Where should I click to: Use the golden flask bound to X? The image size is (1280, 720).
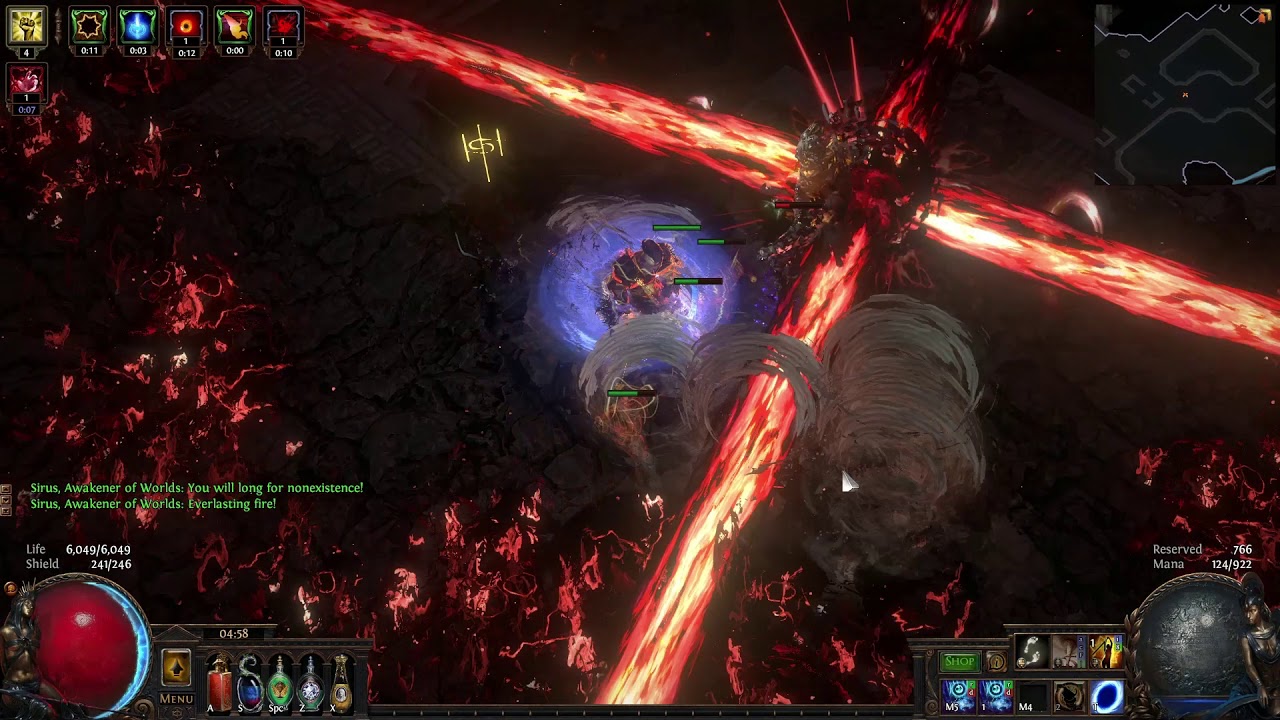(341, 682)
